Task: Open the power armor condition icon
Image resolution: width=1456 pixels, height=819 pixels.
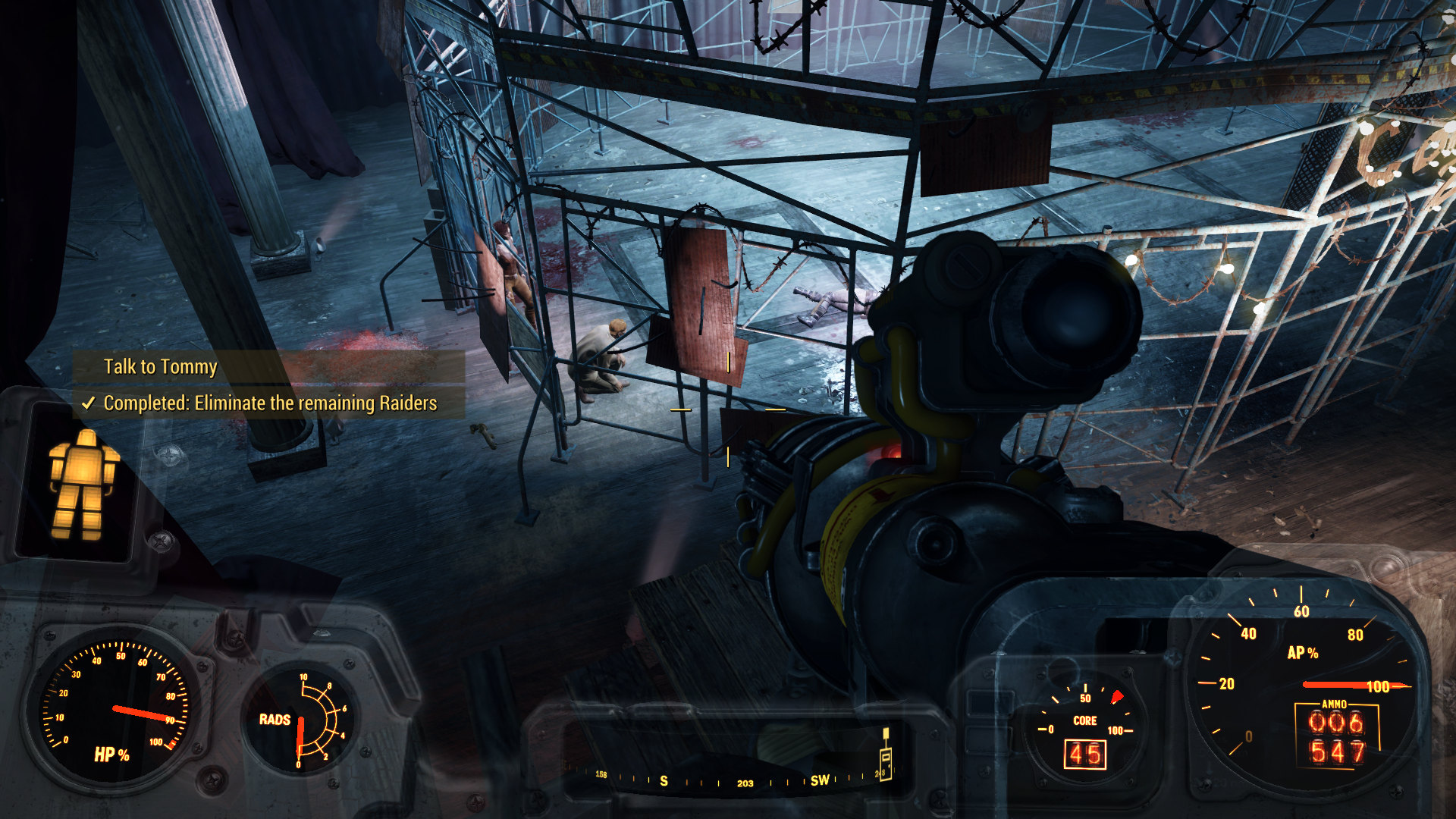Action: (x=83, y=484)
